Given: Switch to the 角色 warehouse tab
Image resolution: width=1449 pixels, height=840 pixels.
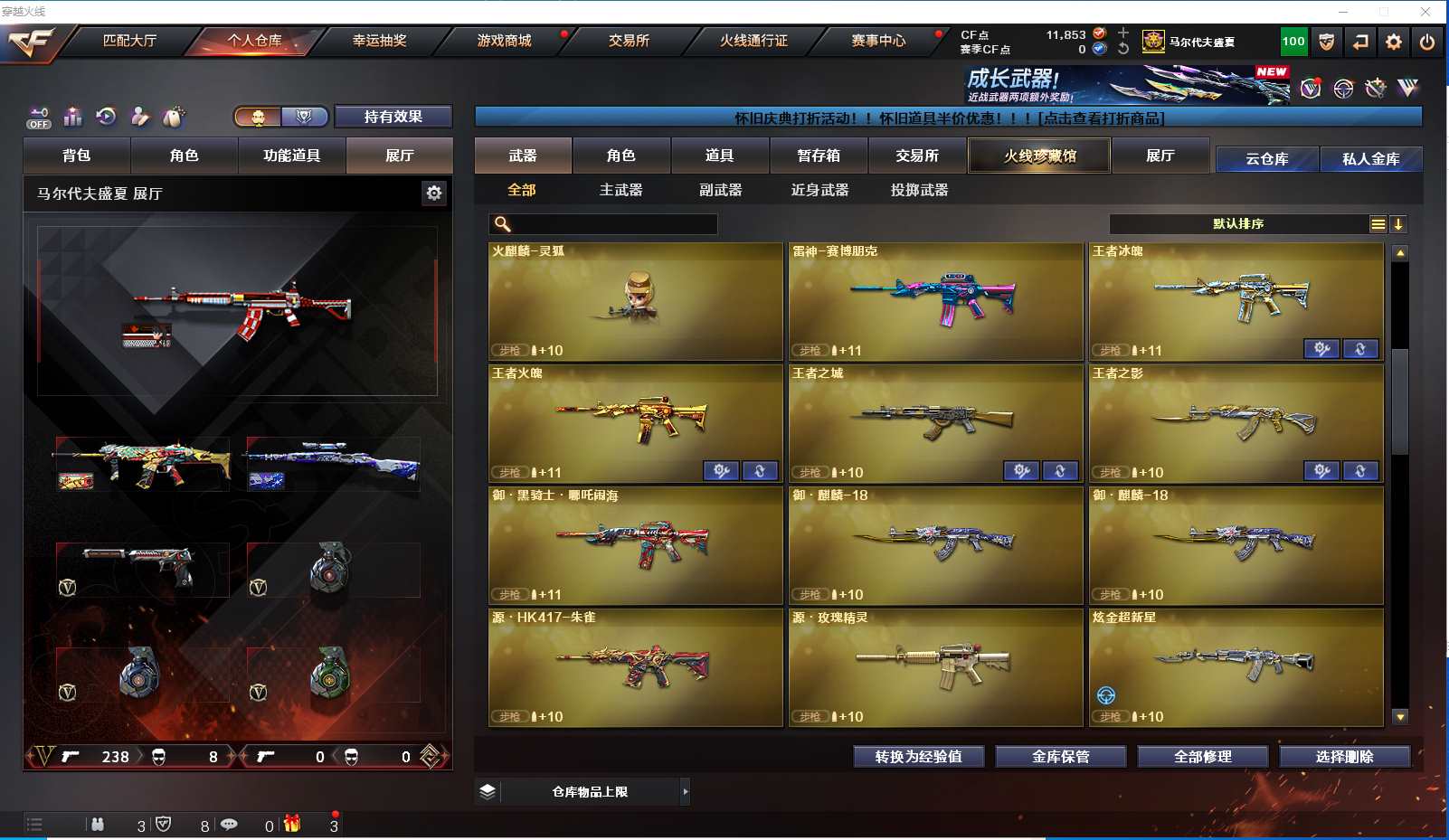Looking at the screenshot, I should point(620,156).
